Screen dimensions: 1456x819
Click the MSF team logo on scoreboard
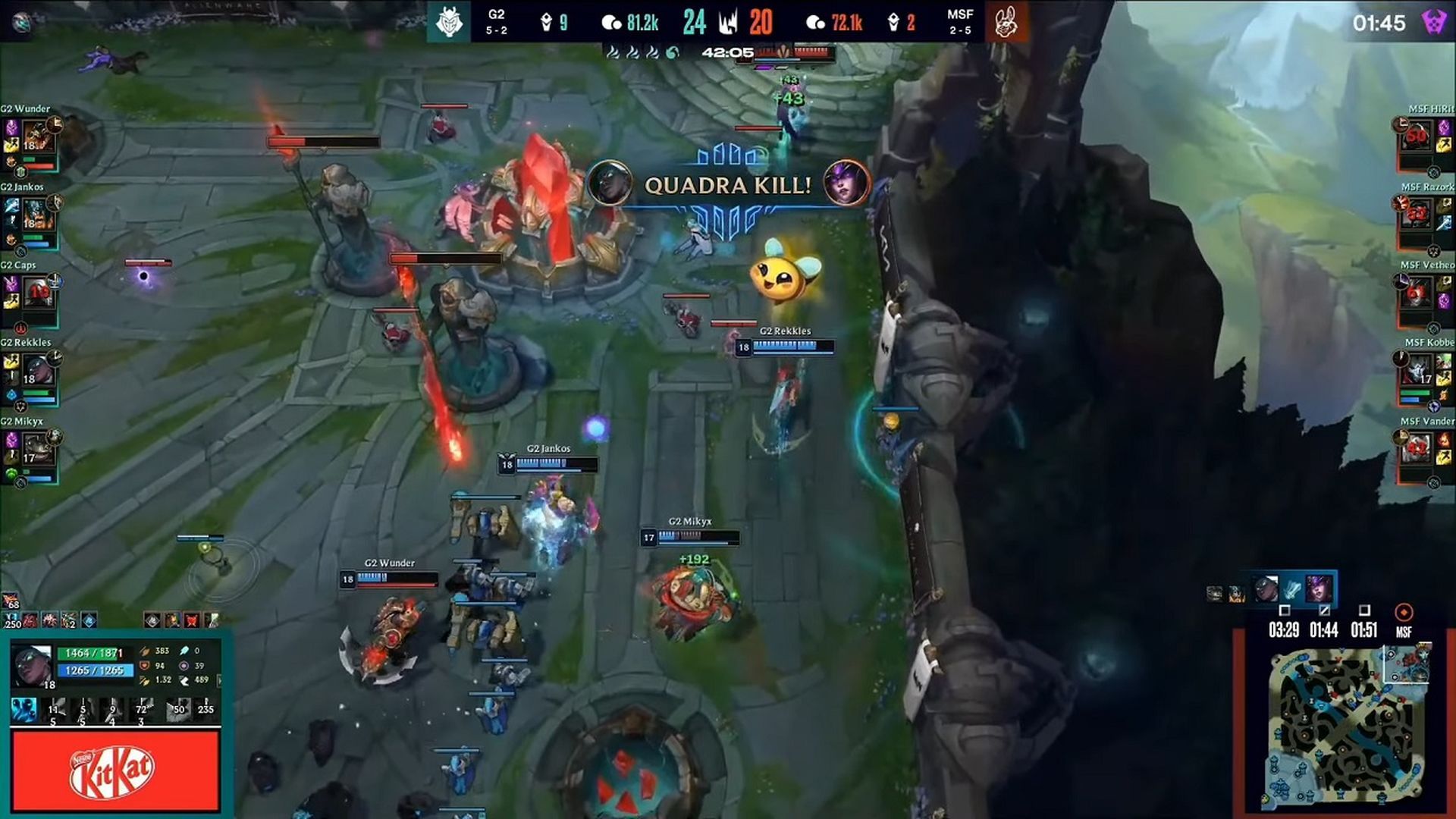[x=1006, y=21]
